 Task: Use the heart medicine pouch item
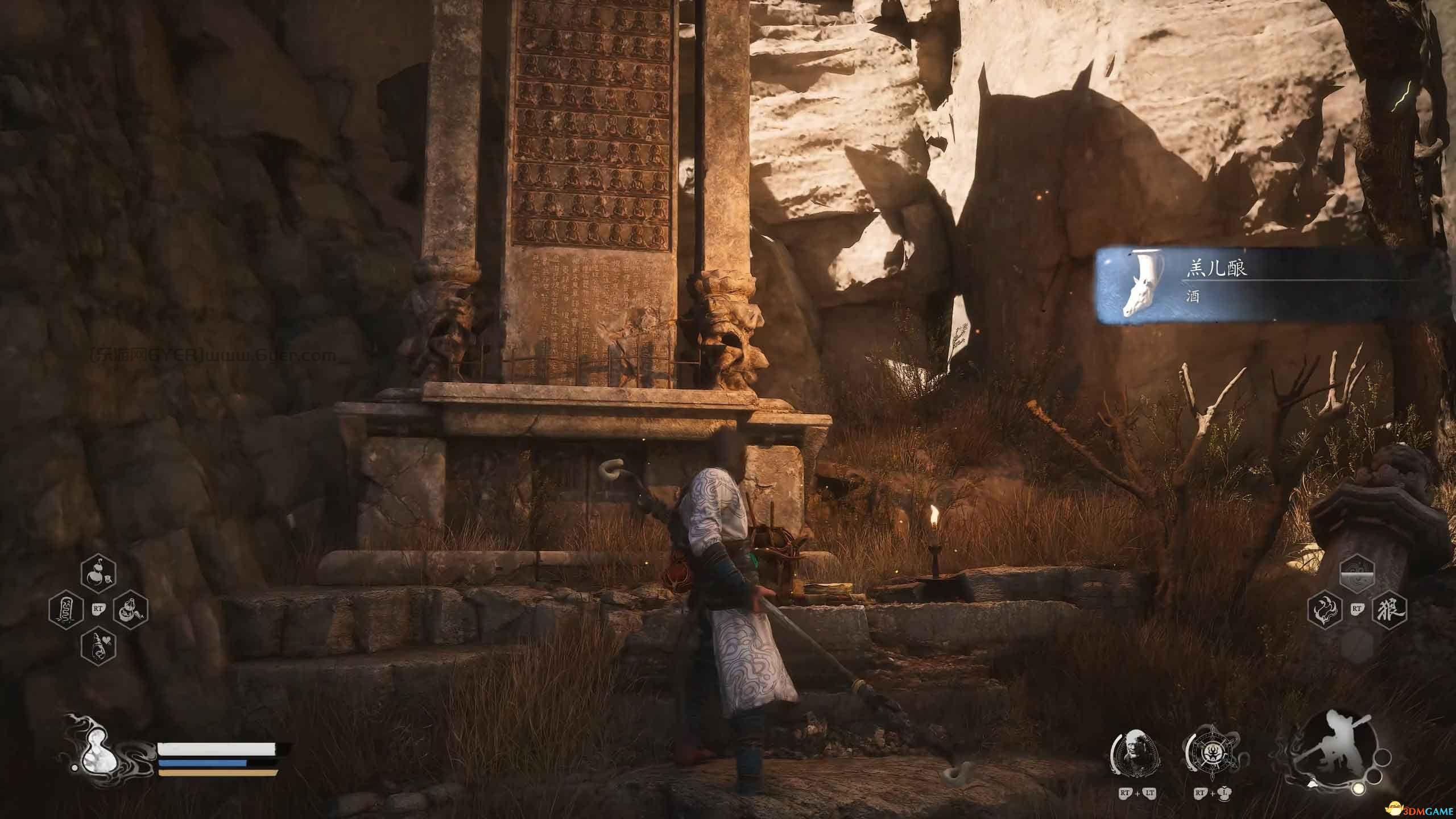tap(98, 646)
